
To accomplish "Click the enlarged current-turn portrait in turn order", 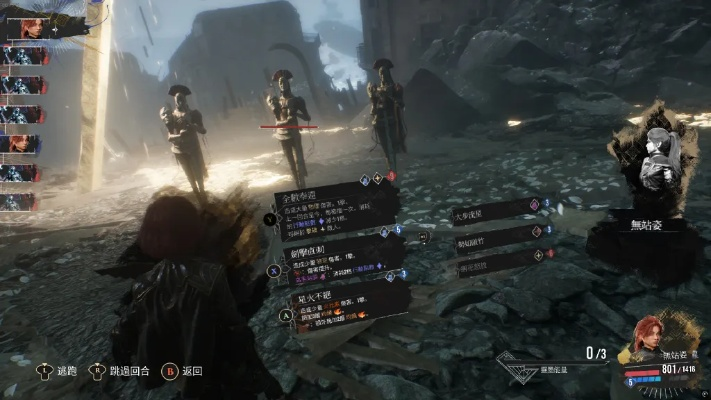I will 29,27.
